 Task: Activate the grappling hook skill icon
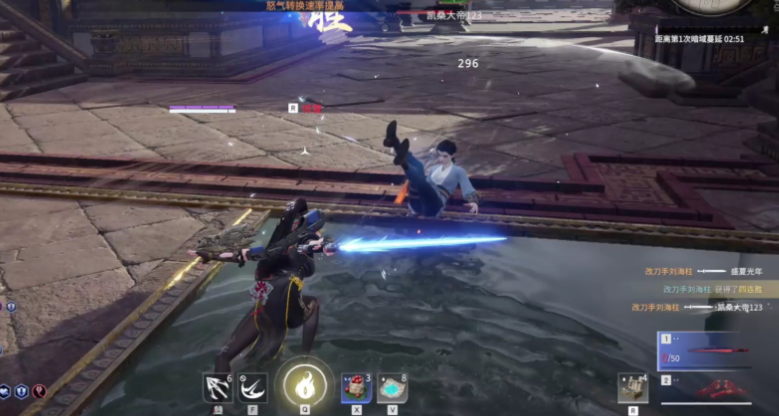(217, 386)
